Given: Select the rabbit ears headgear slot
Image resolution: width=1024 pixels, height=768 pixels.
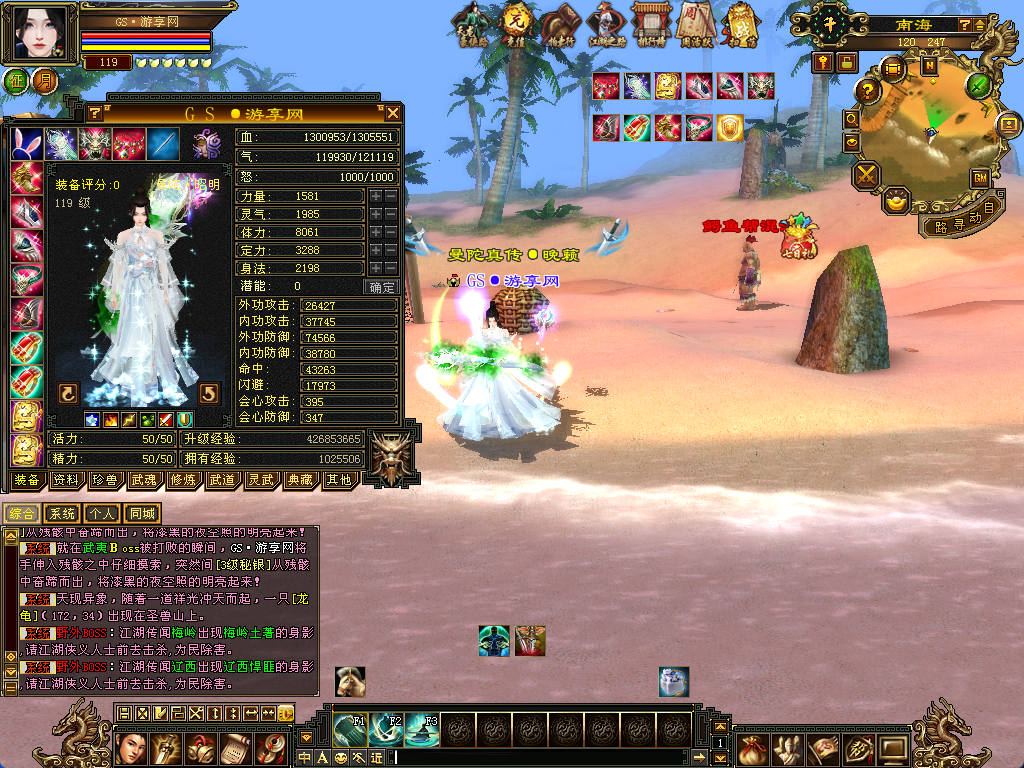Looking at the screenshot, I should click(27, 144).
